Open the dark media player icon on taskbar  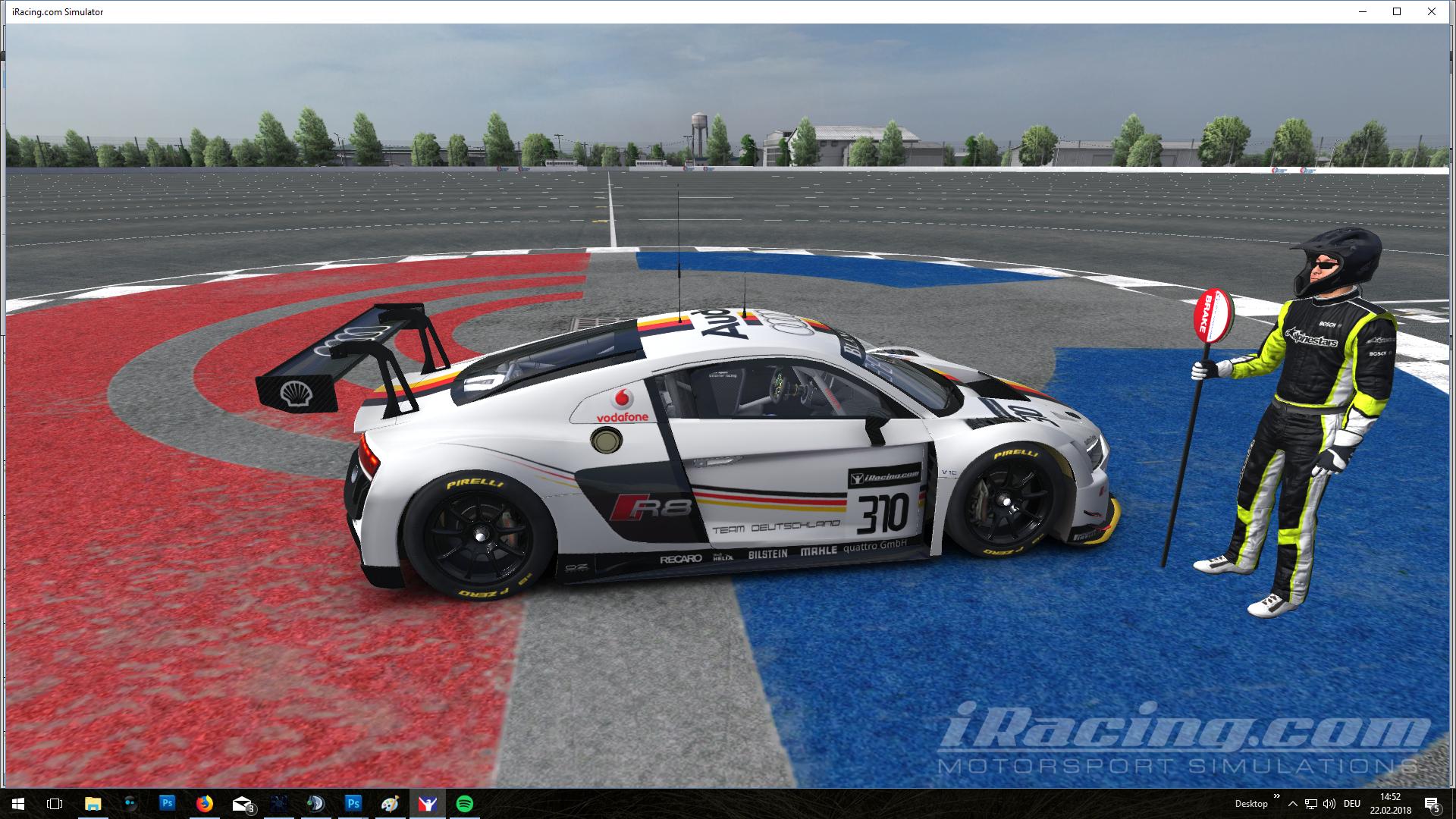tap(316, 803)
